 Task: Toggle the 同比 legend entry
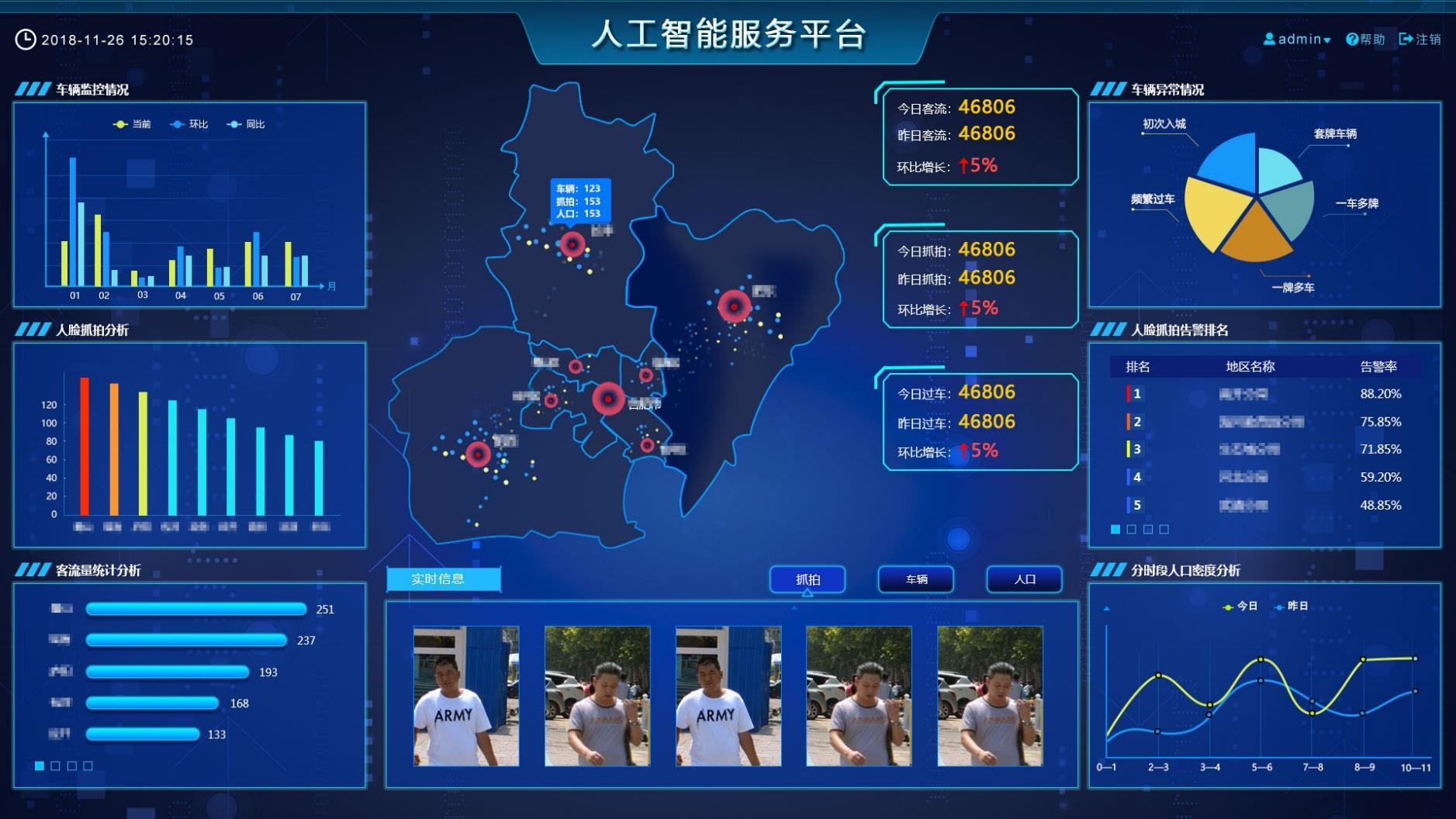(x=247, y=124)
